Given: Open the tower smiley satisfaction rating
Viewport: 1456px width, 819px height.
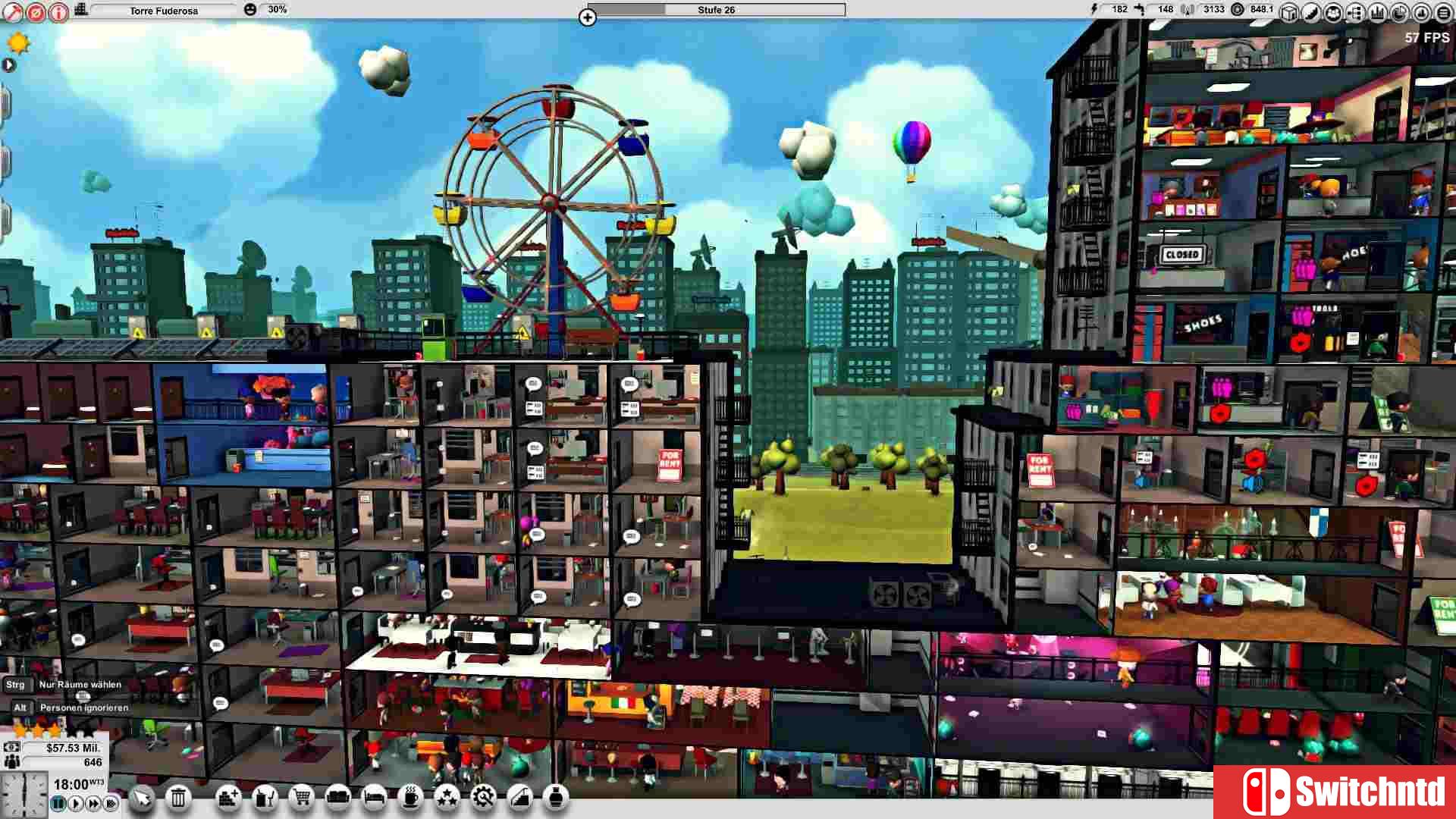Looking at the screenshot, I should [x=249, y=9].
